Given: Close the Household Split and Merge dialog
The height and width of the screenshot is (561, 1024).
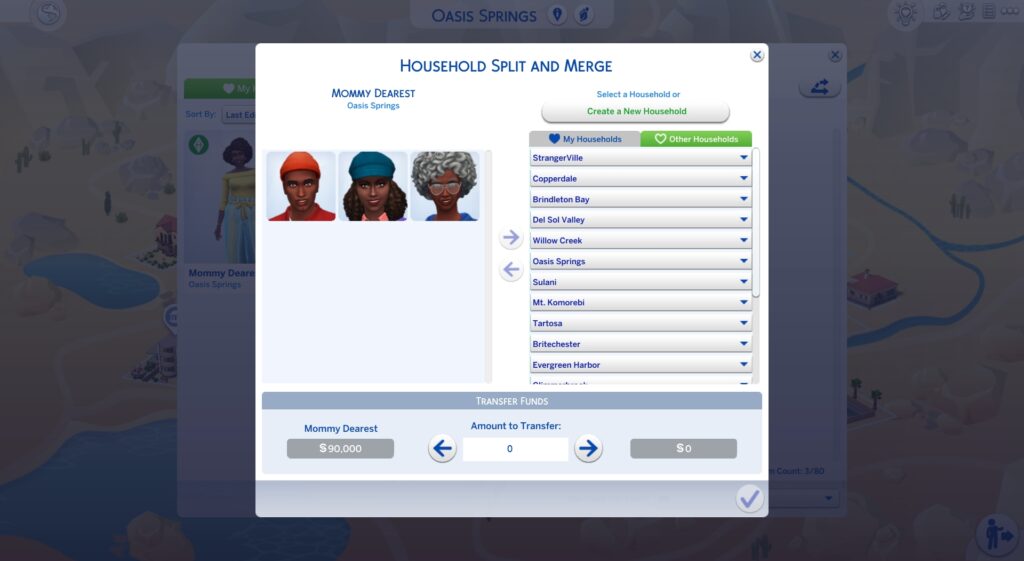Looking at the screenshot, I should point(757,56).
